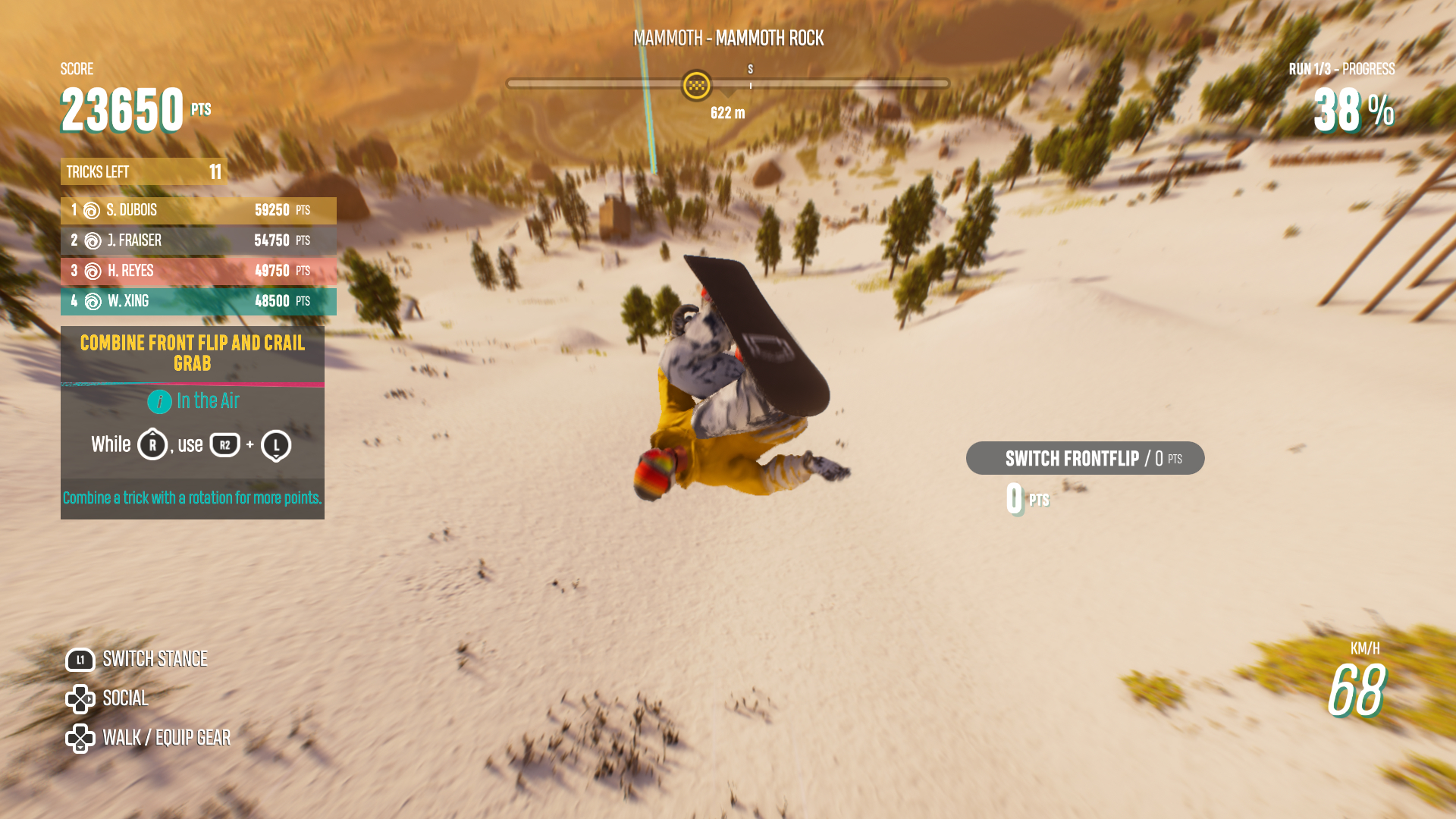Select S. Dubois leaderboard row
Viewport: 1456px width, 819px height.
(x=198, y=210)
